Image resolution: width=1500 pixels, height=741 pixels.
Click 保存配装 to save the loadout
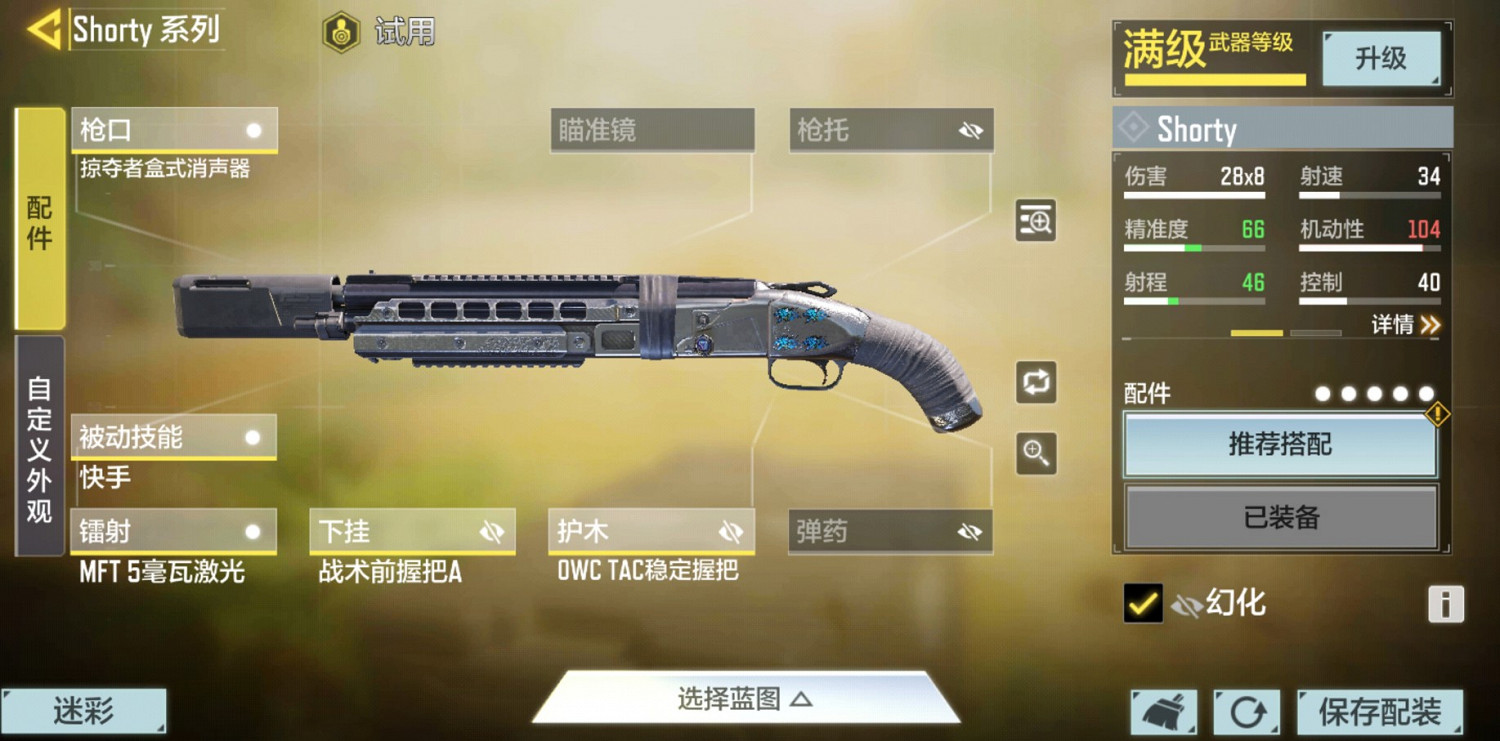1380,711
